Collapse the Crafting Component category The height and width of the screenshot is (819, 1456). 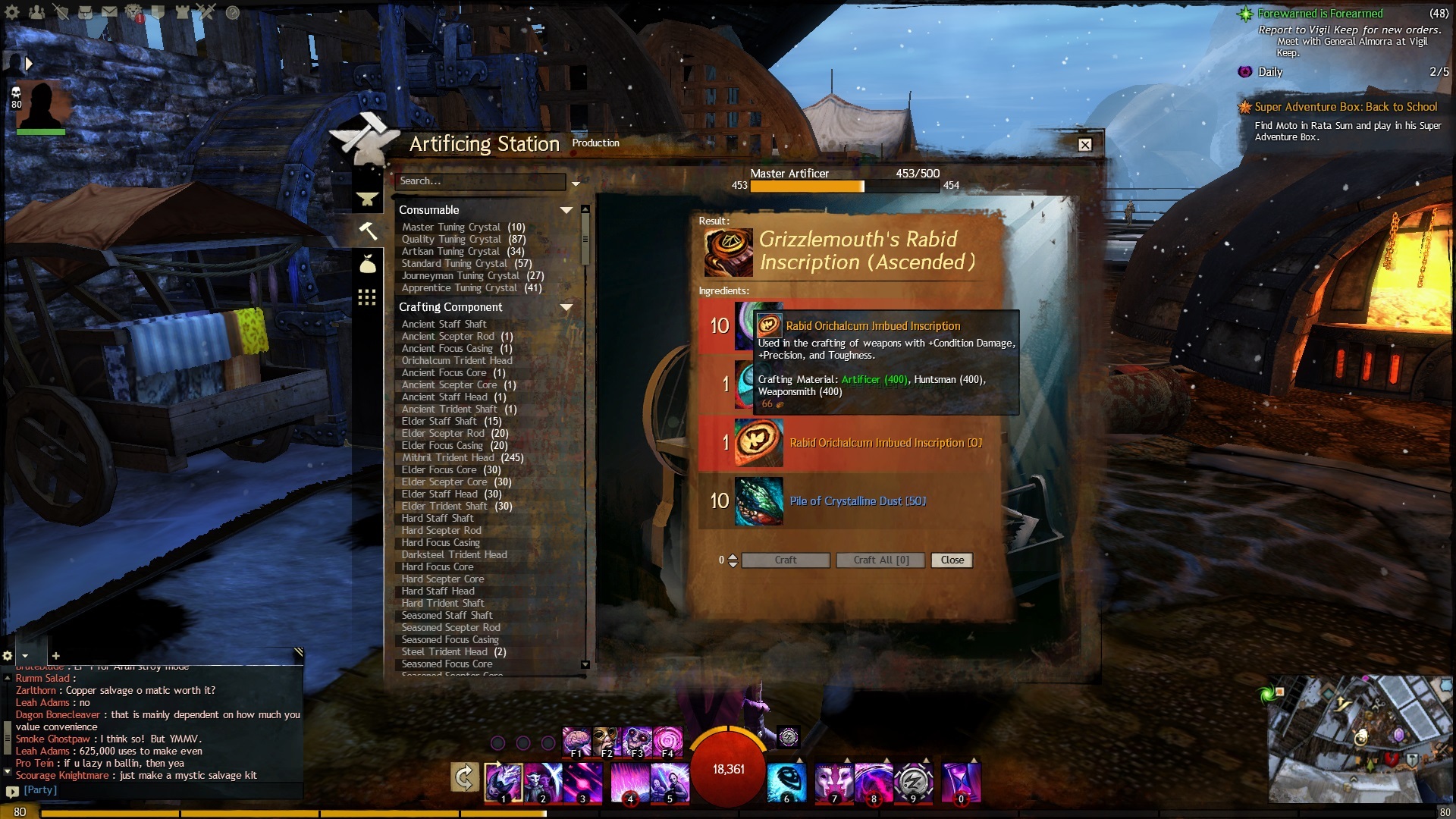pos(566,307)
